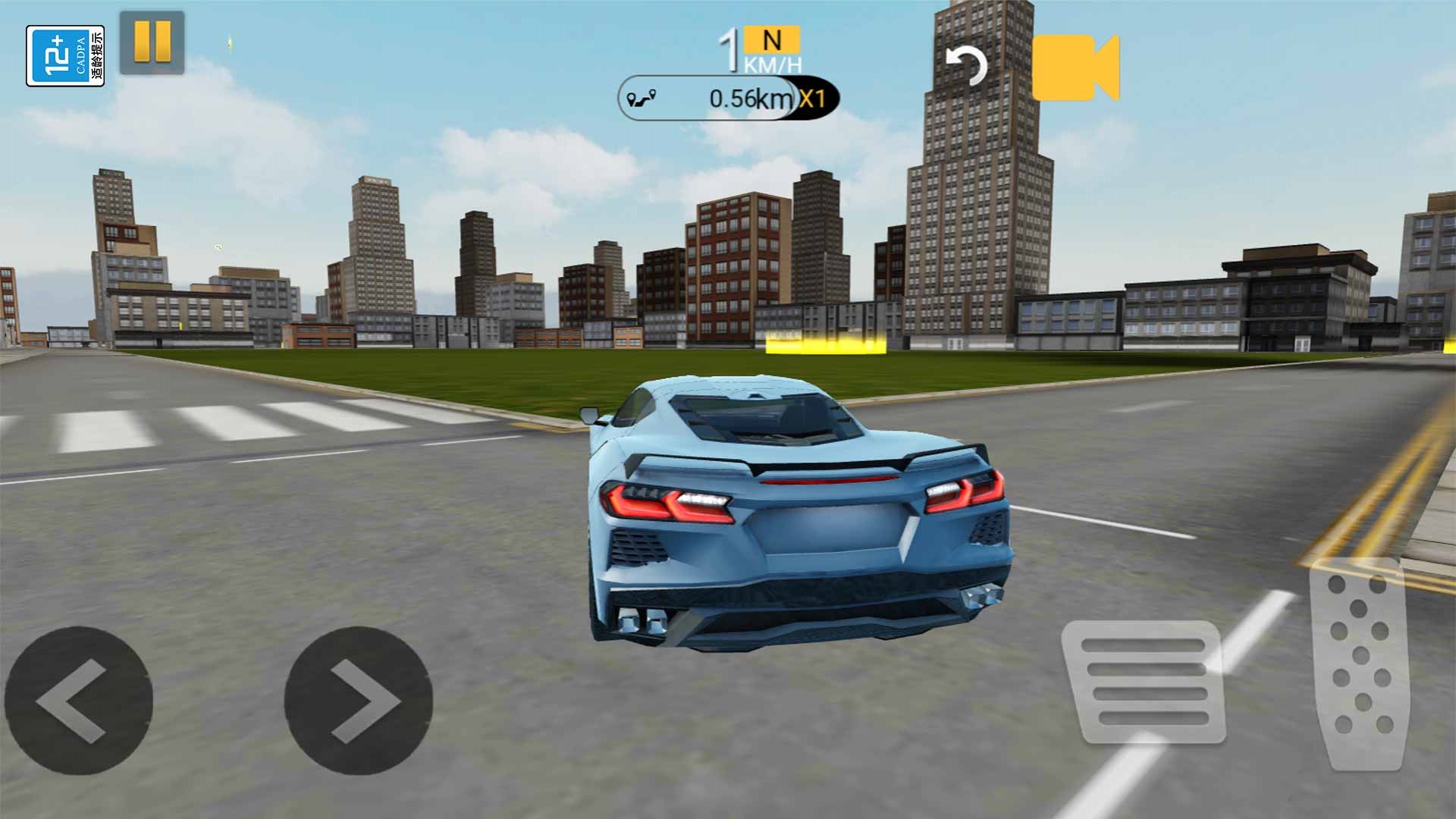Switch camera view with the yellow camera icon
Screen dimensions: 1456x819
pyautogui.click(x=1075, y=67)
